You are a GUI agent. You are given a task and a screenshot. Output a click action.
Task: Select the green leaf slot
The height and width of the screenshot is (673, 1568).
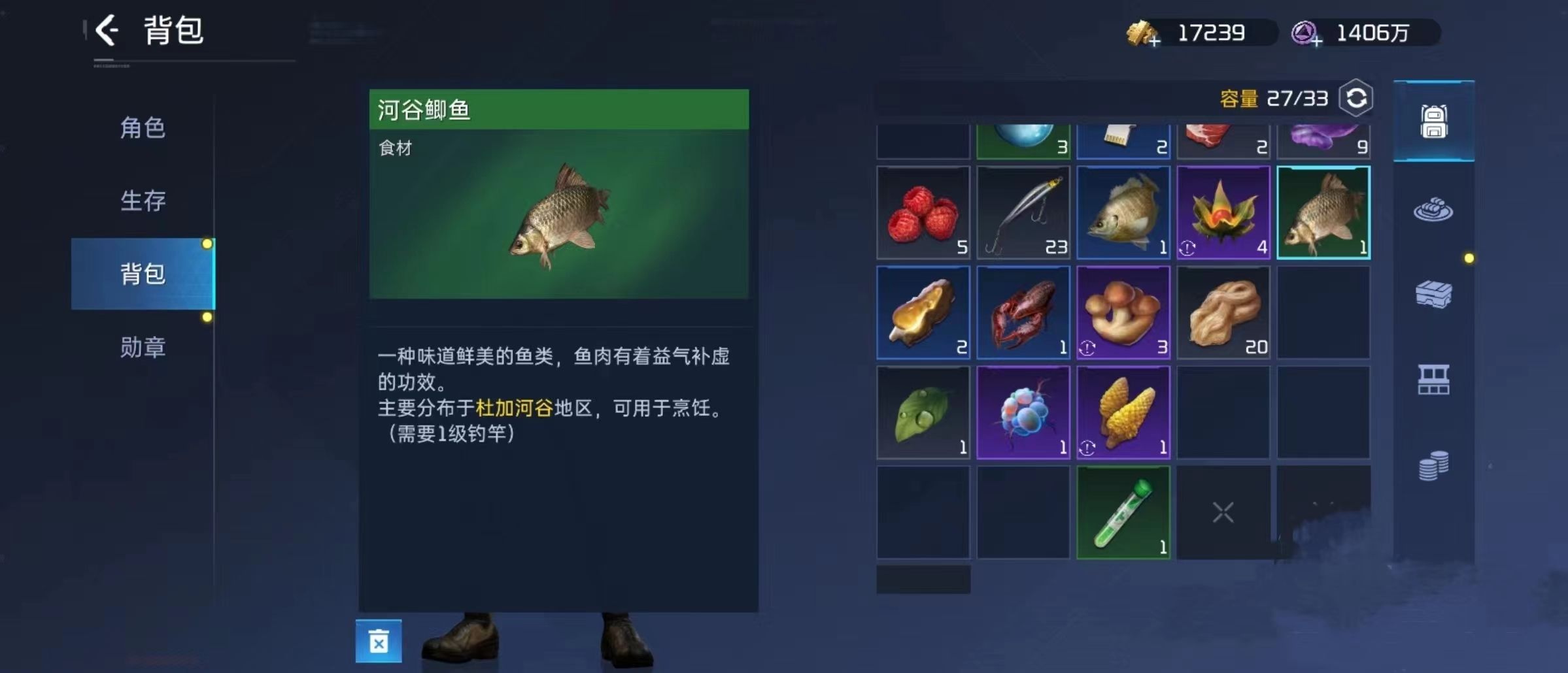(923, 412)
